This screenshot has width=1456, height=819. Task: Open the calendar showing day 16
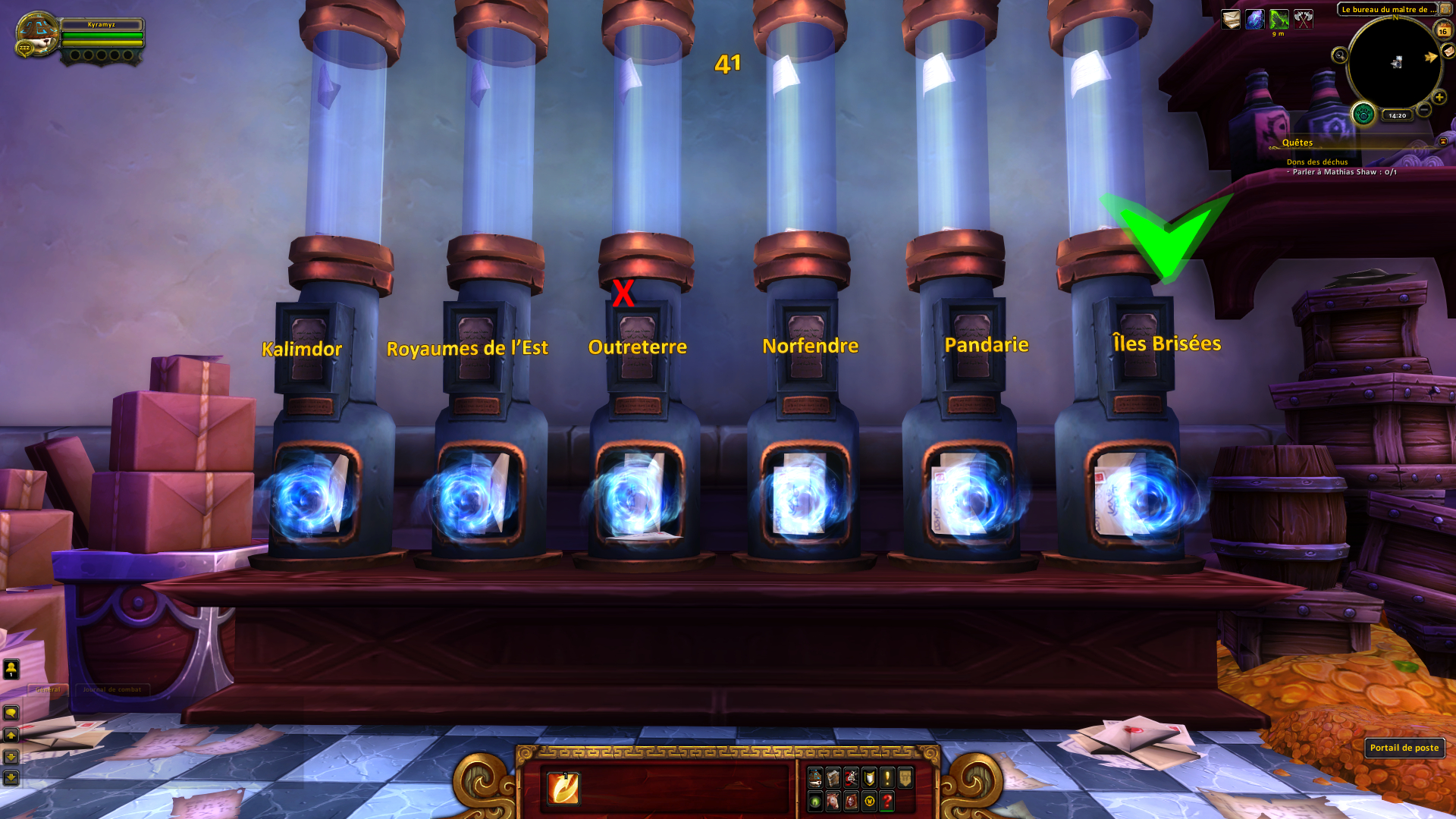tap(1442, 30)
